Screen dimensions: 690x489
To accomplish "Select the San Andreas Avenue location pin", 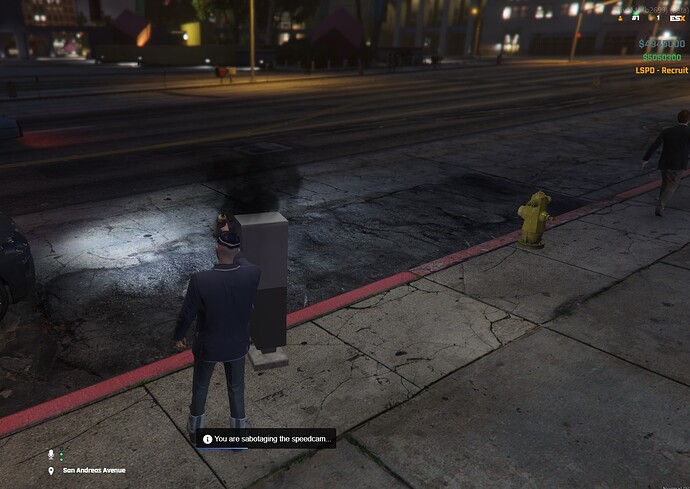I will pyautogui.click(x=51, y=470).
